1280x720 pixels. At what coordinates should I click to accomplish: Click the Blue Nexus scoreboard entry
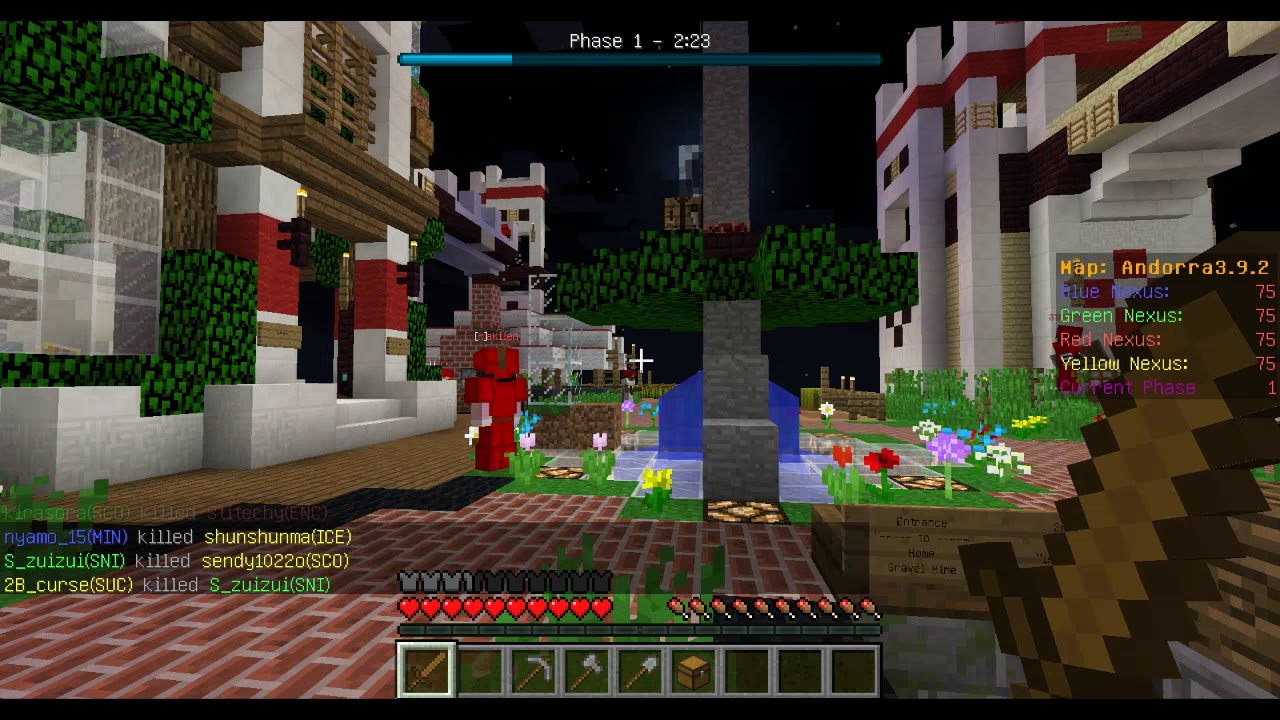pyautogui.click(x=1113, y=291)
